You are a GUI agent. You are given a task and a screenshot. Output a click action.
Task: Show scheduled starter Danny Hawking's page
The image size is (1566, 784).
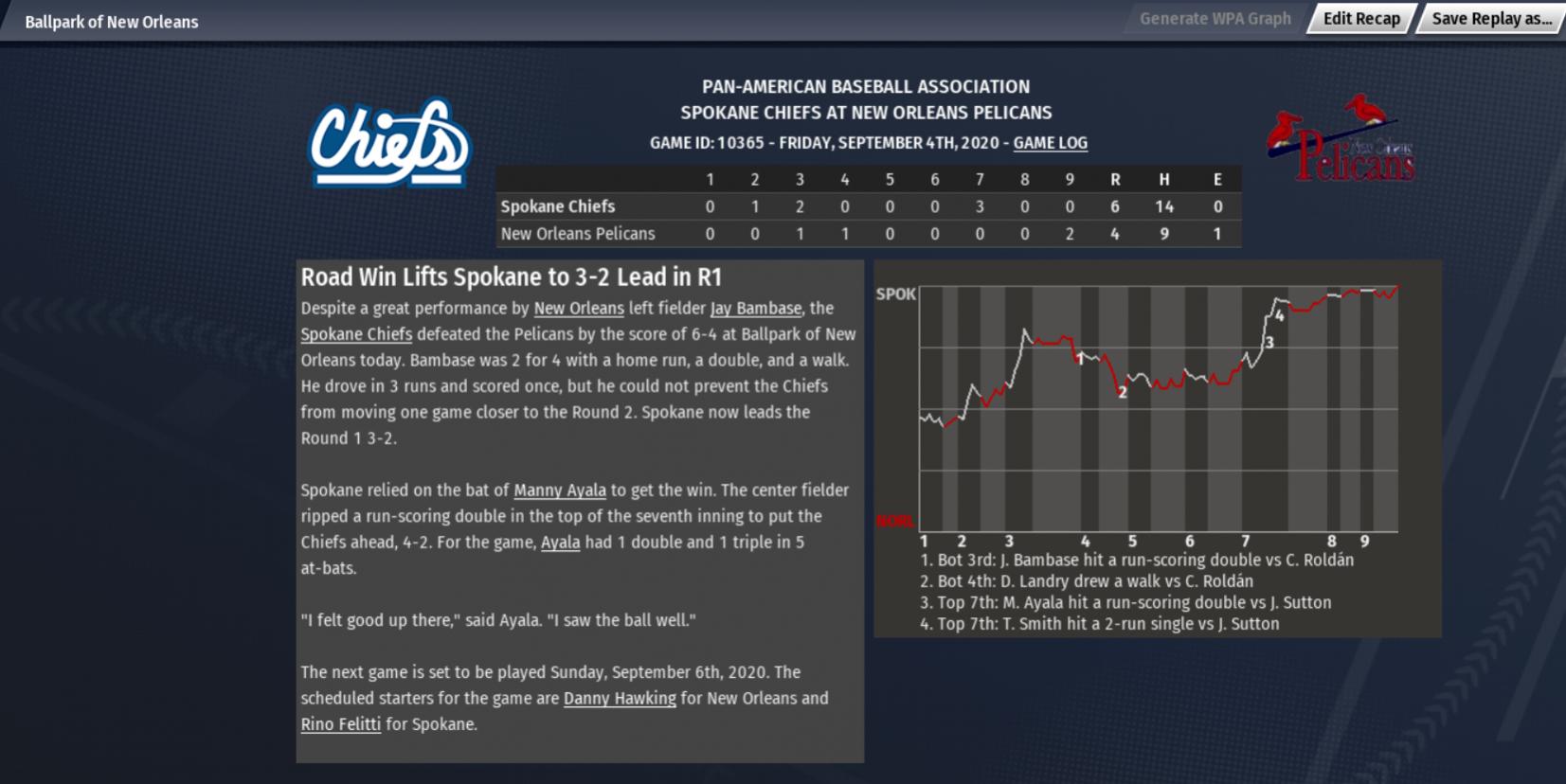click(x=620, y=699)
